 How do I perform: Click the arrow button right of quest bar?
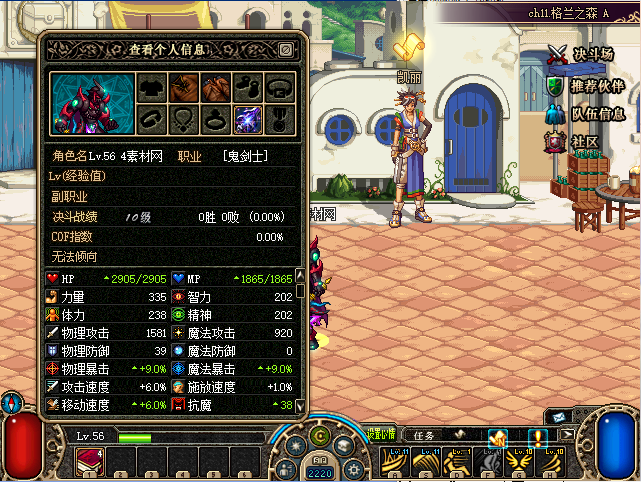coord(568,434)
